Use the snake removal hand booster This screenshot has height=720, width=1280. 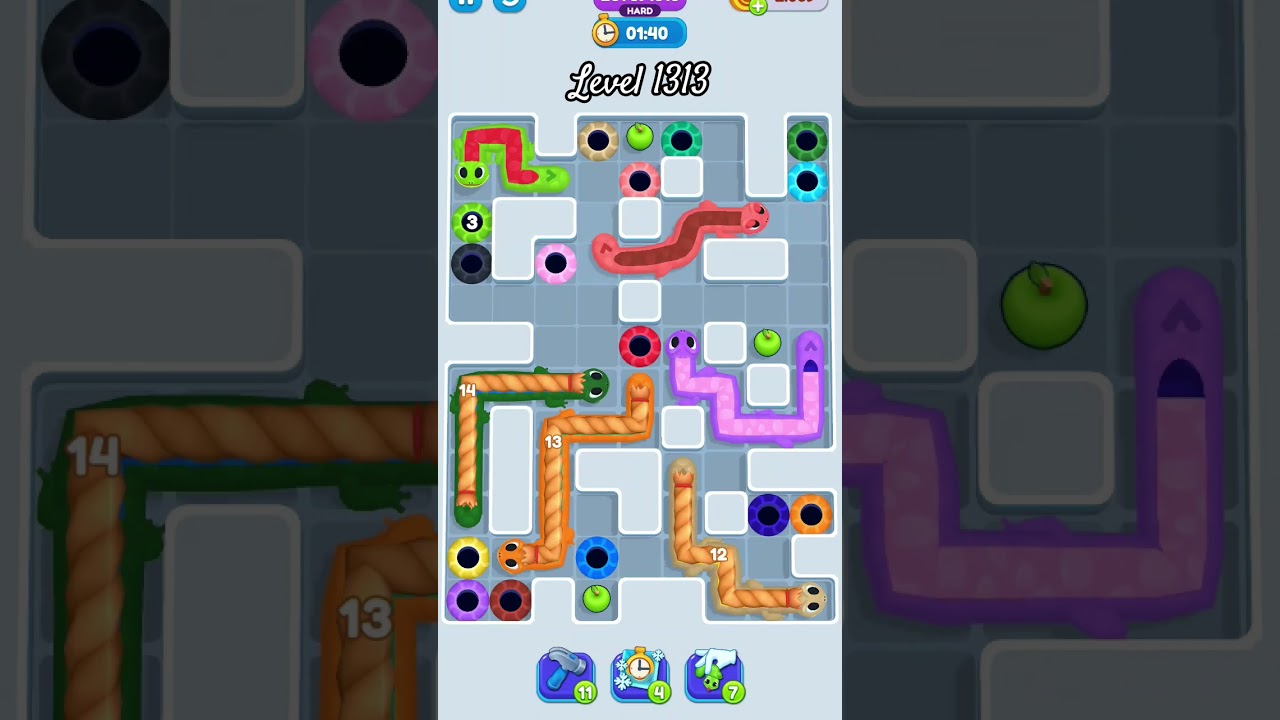pyautogui.click(x=714, y=673)
